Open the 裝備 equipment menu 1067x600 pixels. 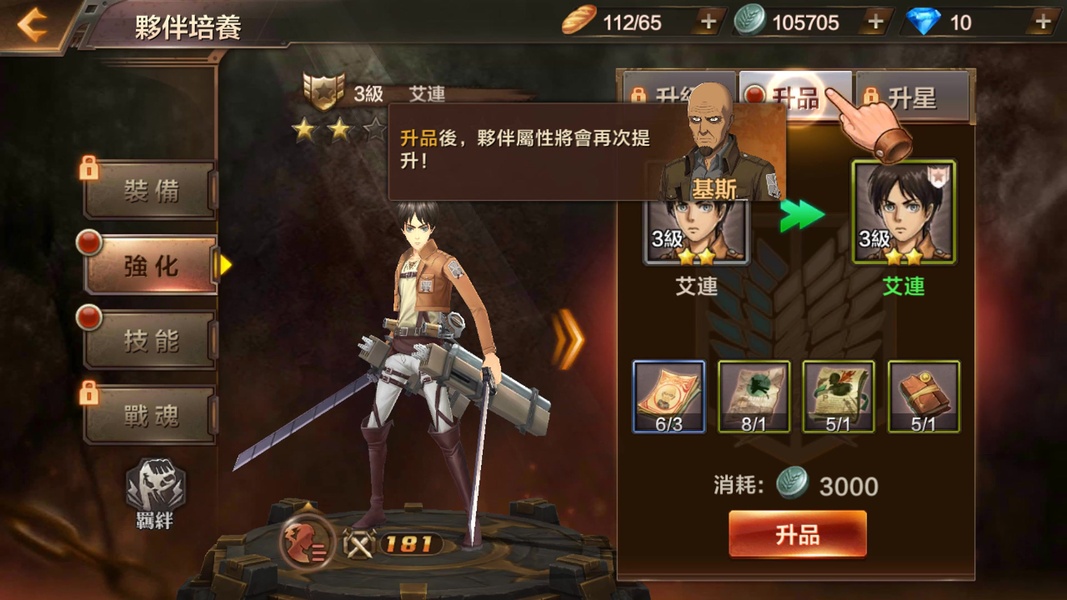[150, 191]
